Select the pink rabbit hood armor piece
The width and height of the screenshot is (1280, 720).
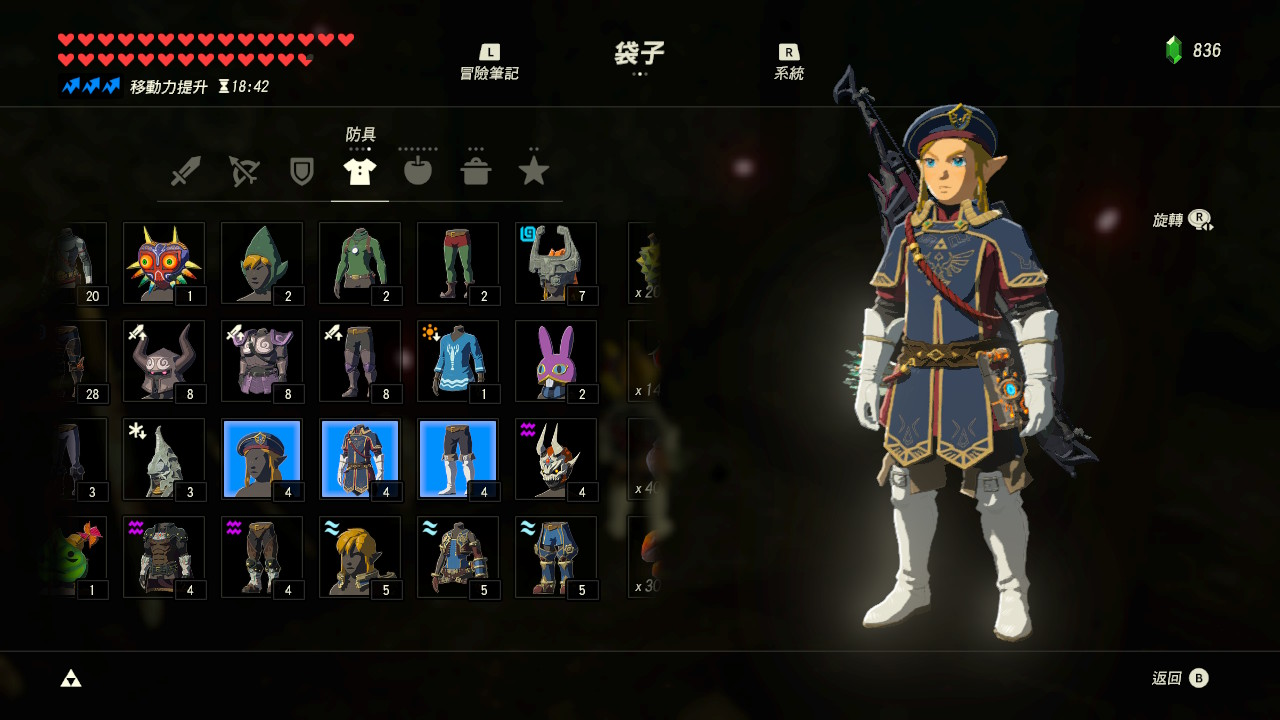[x=556, y=359]
